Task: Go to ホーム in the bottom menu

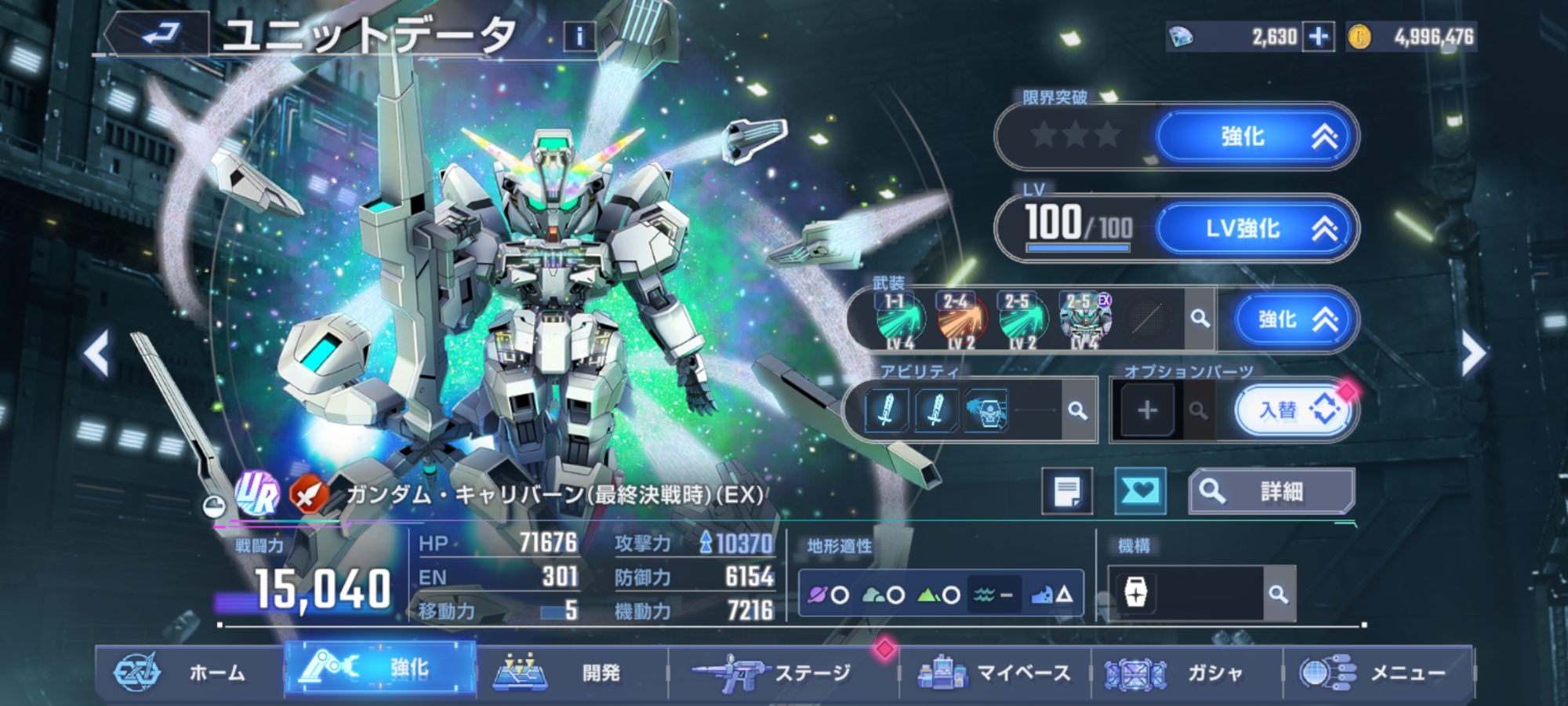Action: coord(189,672)
